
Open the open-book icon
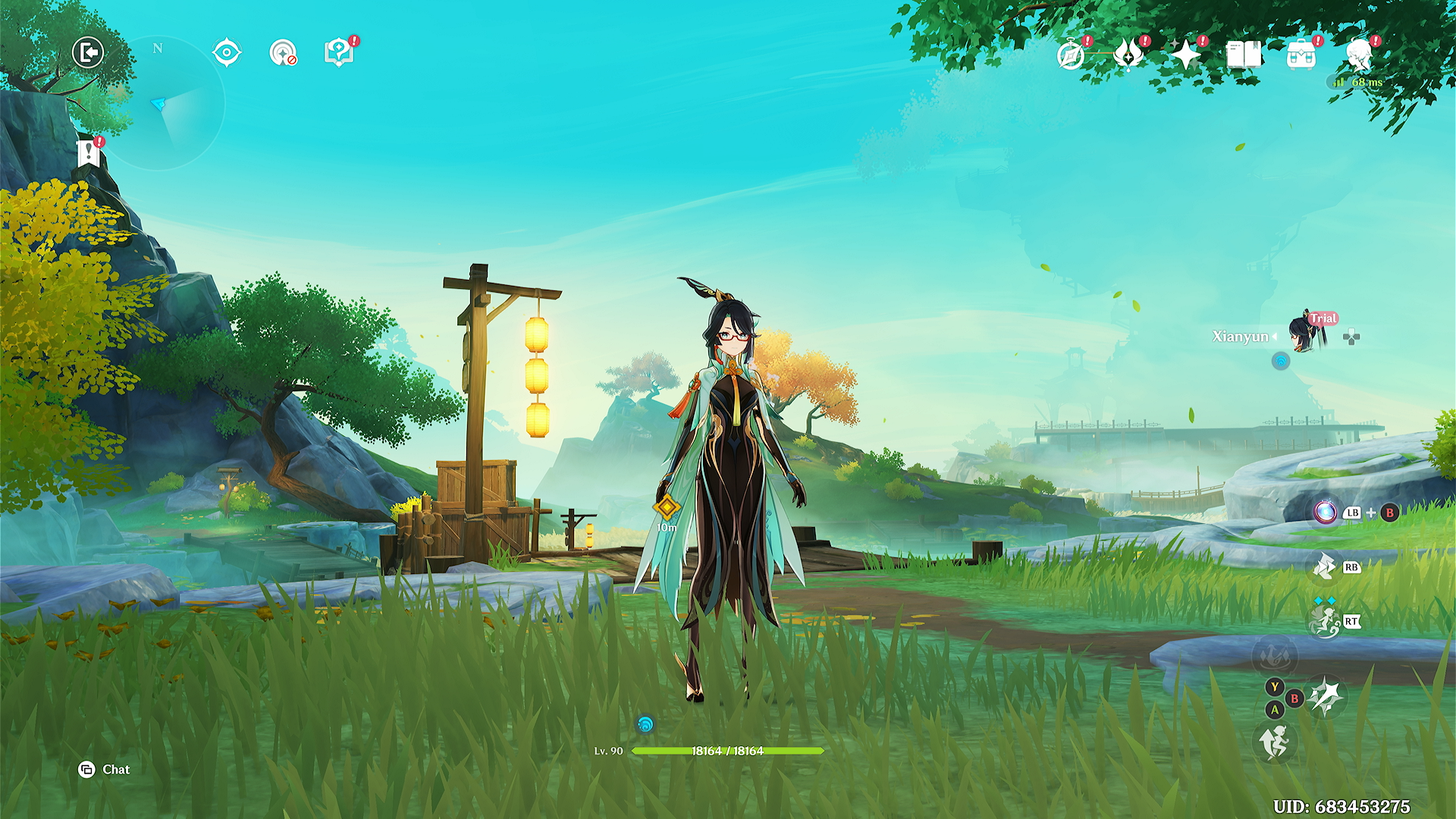pos(1244,55)
